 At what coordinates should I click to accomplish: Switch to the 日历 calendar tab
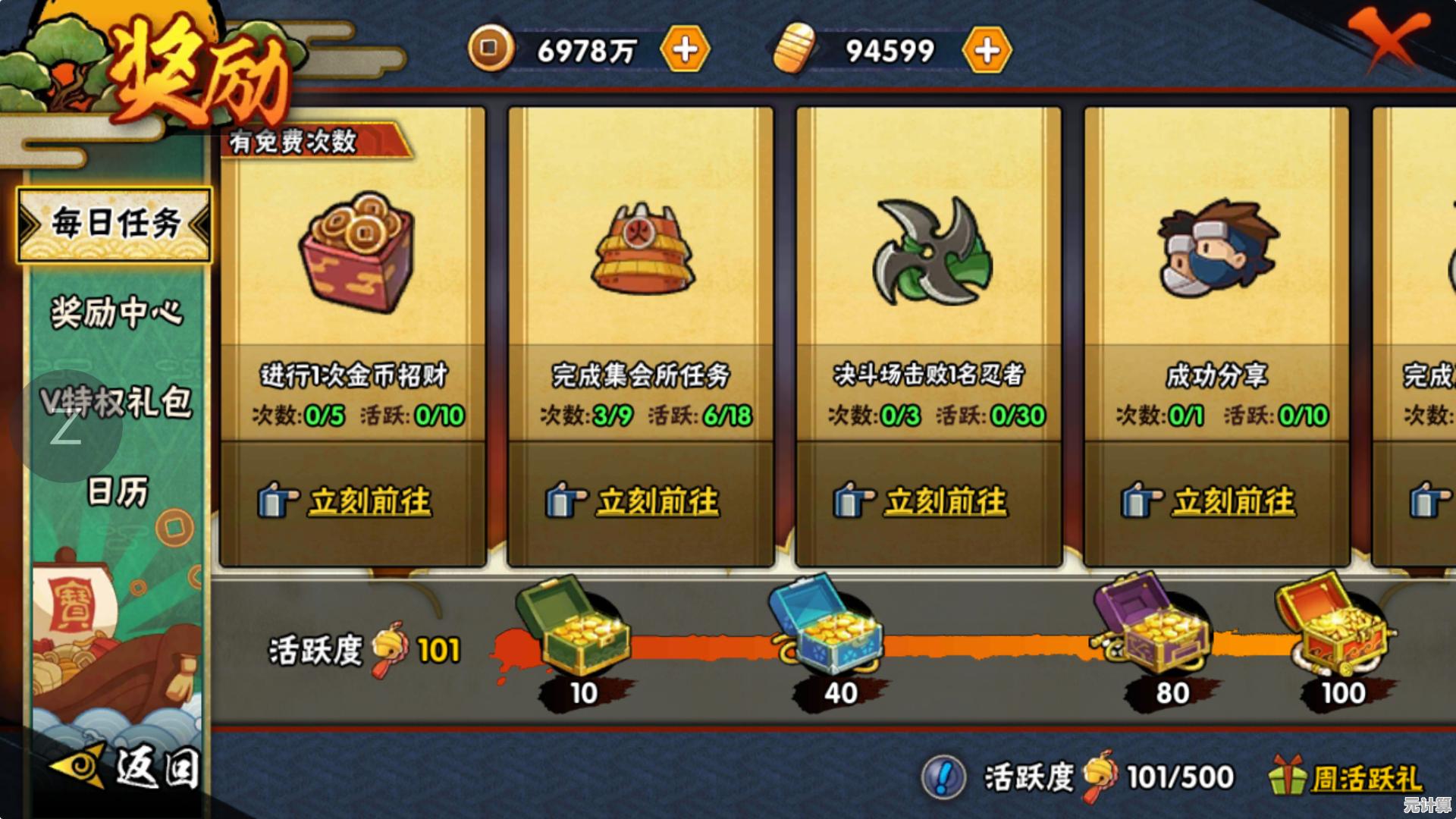point(116,491)
